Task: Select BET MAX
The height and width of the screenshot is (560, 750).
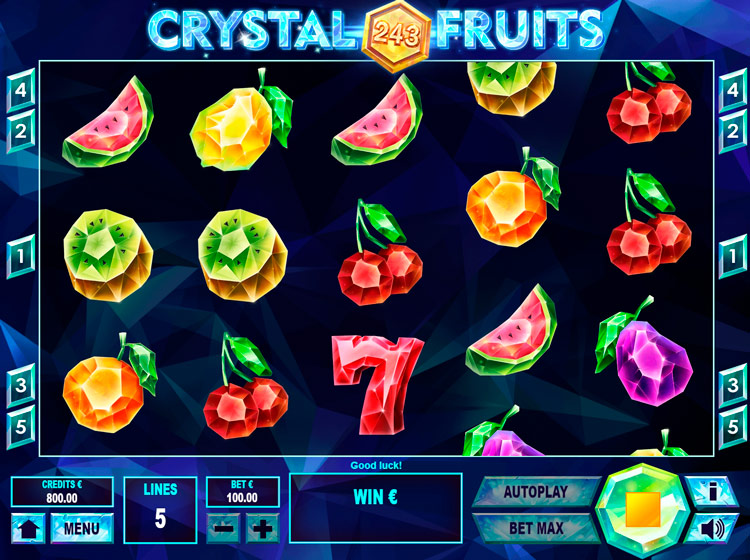Action: coord(534,527)
